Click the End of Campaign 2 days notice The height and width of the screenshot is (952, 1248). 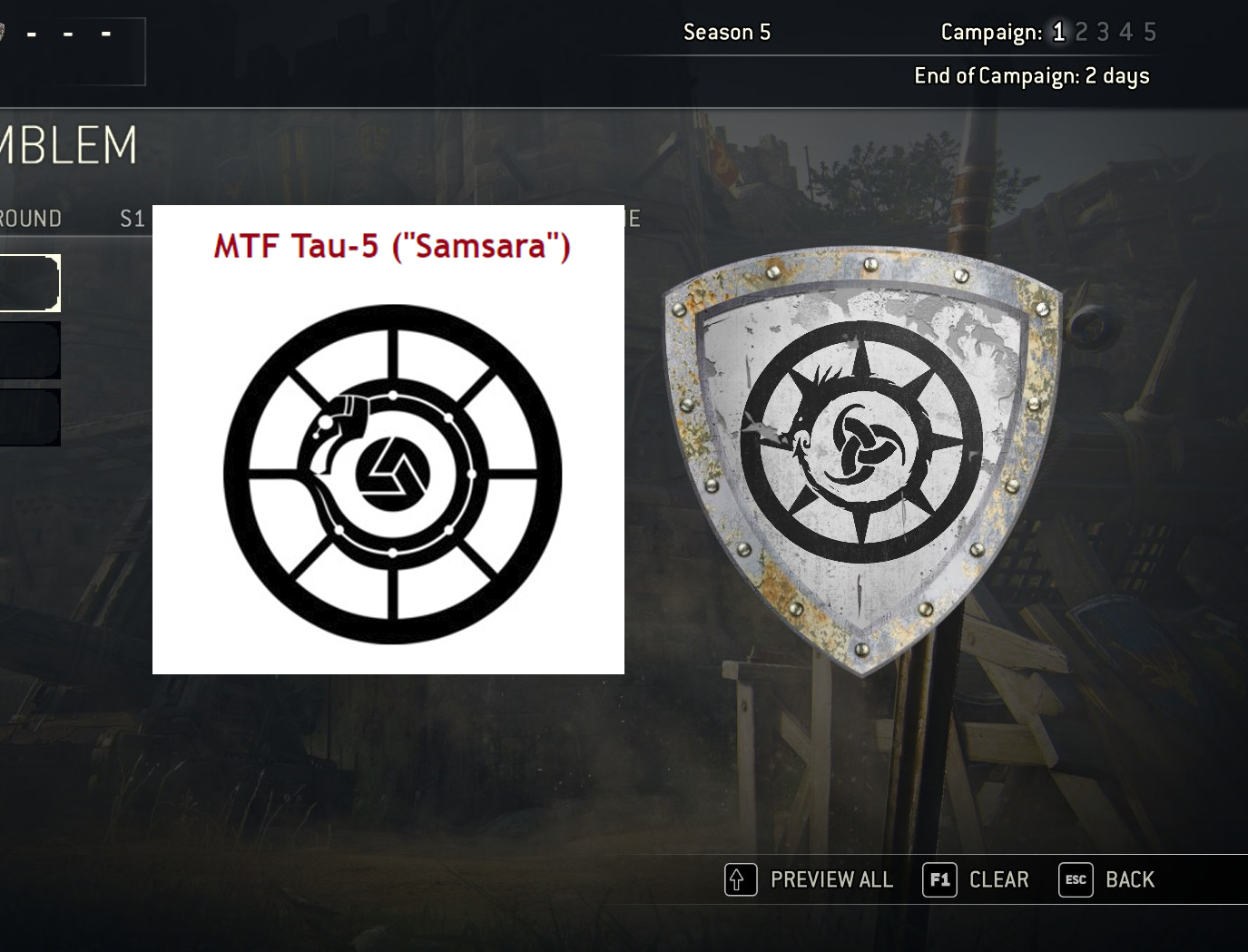(1031, 76)
